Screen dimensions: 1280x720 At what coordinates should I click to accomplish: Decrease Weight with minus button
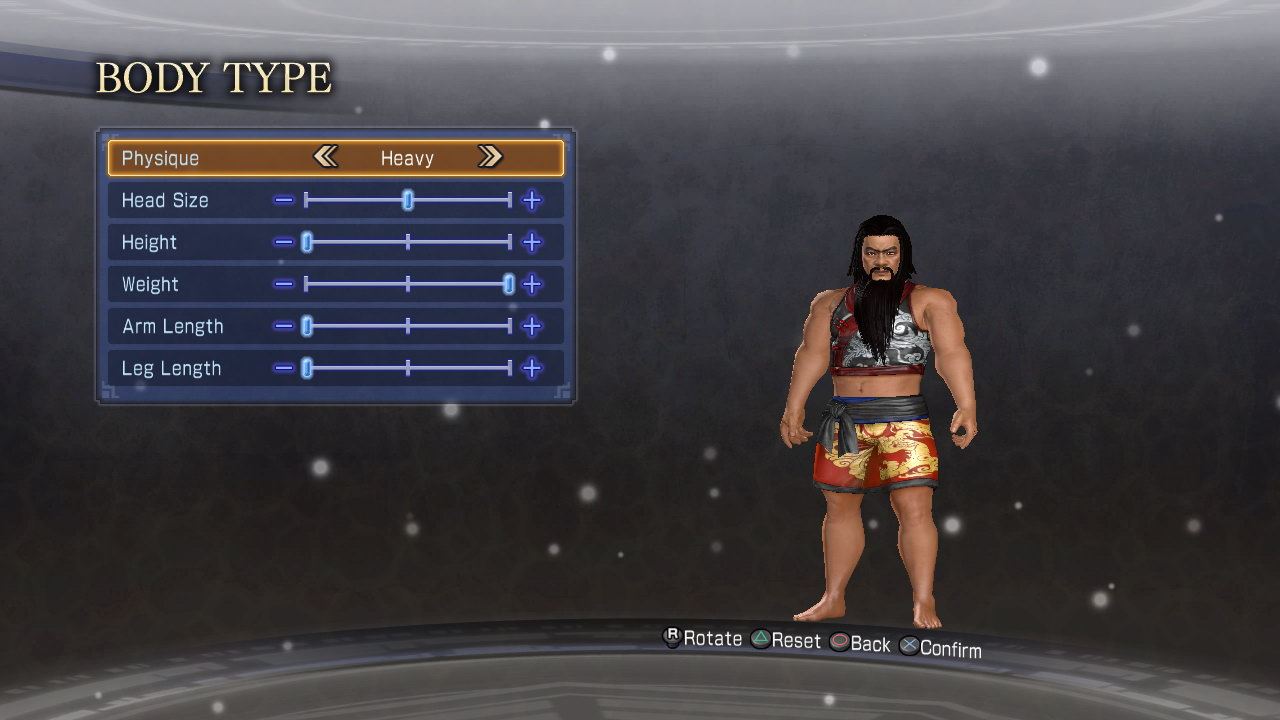click(284, 284)
